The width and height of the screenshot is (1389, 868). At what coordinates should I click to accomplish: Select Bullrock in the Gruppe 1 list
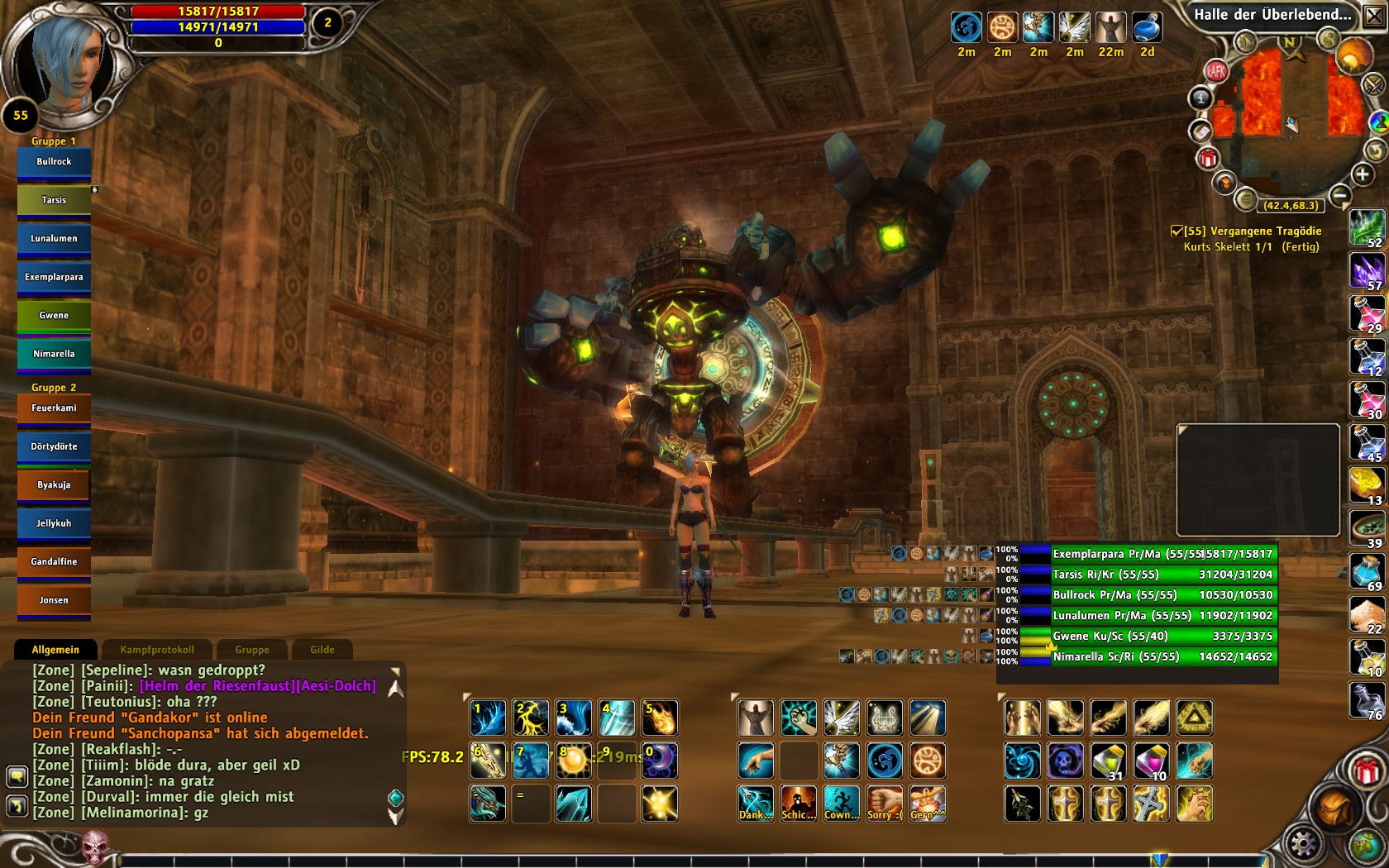pos(54,162)
